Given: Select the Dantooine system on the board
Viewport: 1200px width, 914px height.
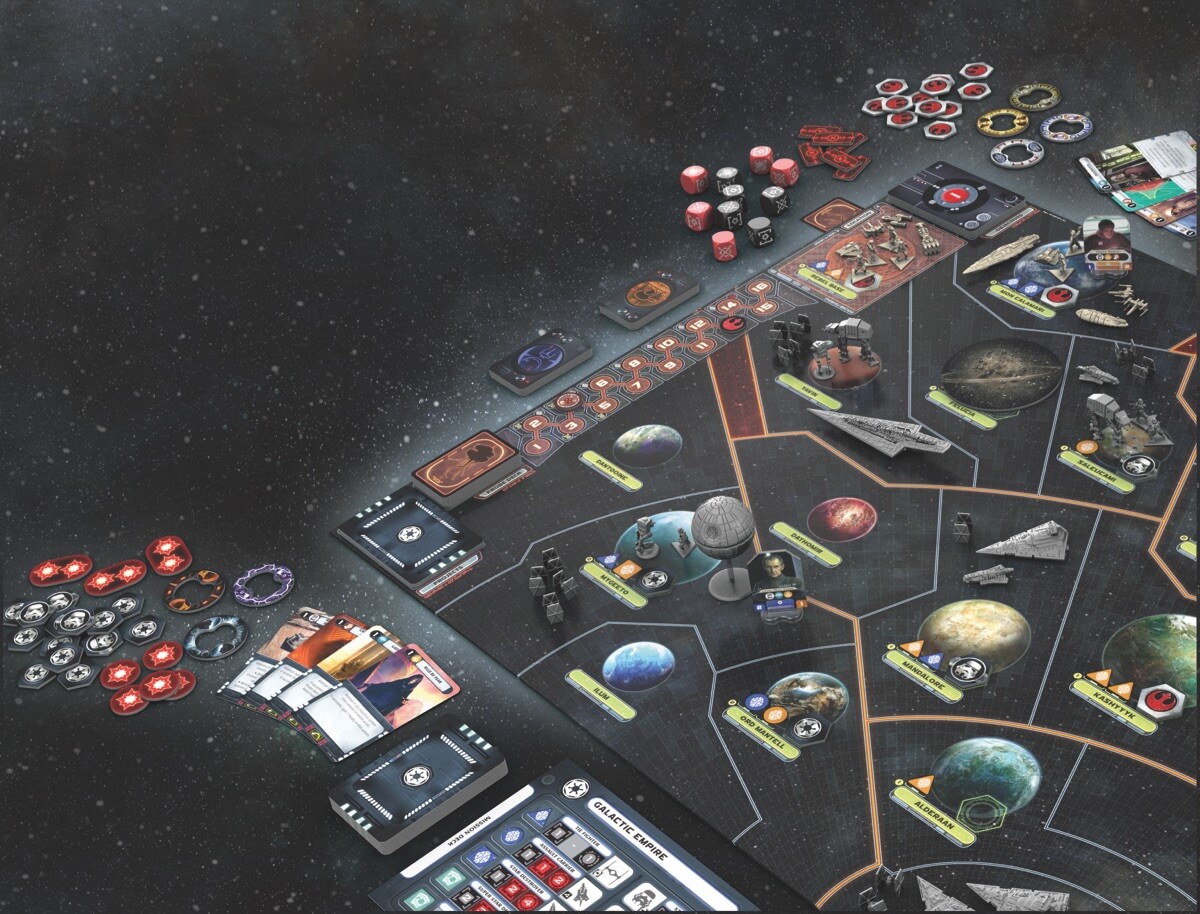Looking at the screenshot, I should point(647,446).
